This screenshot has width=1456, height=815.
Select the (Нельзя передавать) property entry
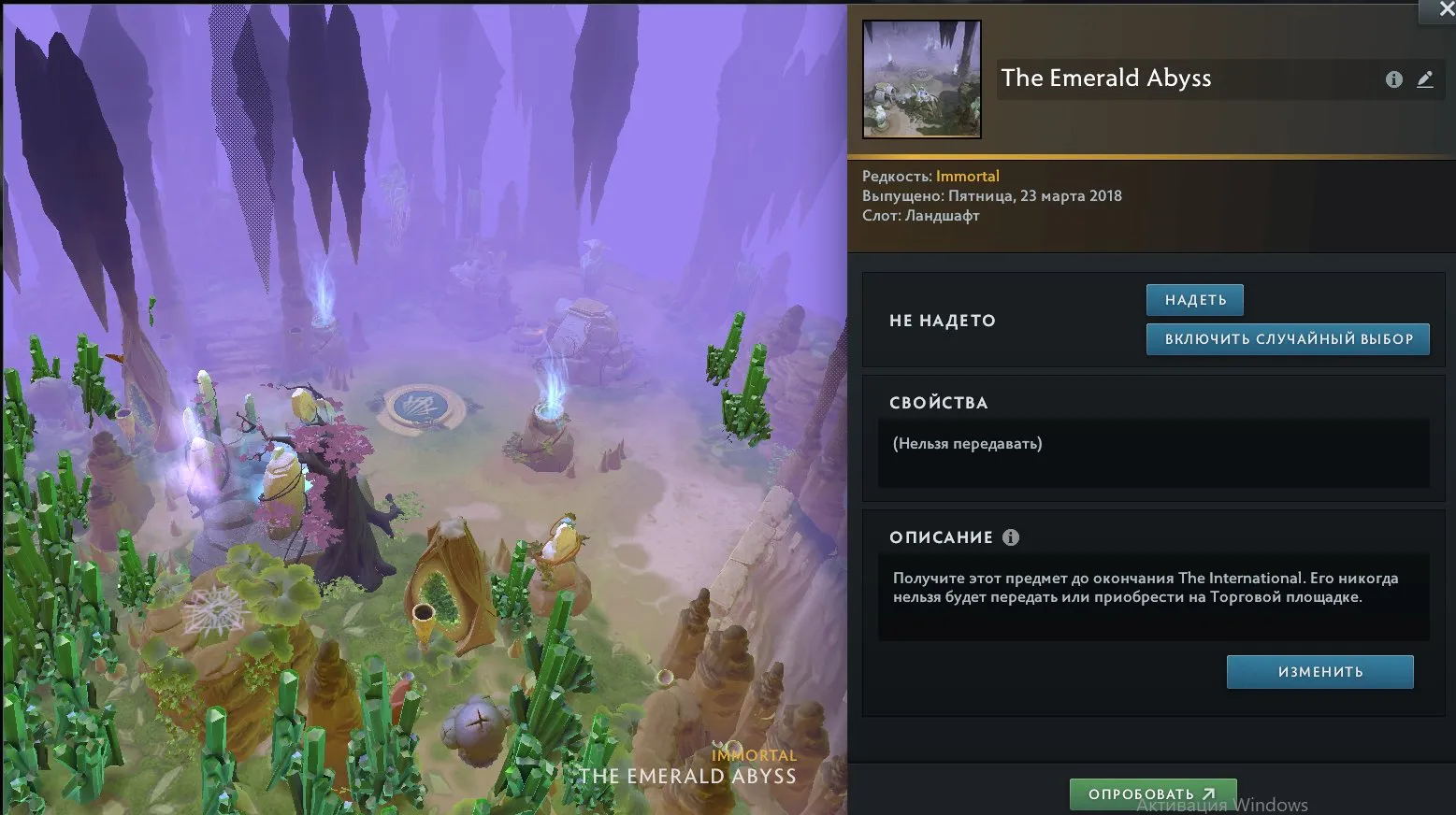(968, 444)
